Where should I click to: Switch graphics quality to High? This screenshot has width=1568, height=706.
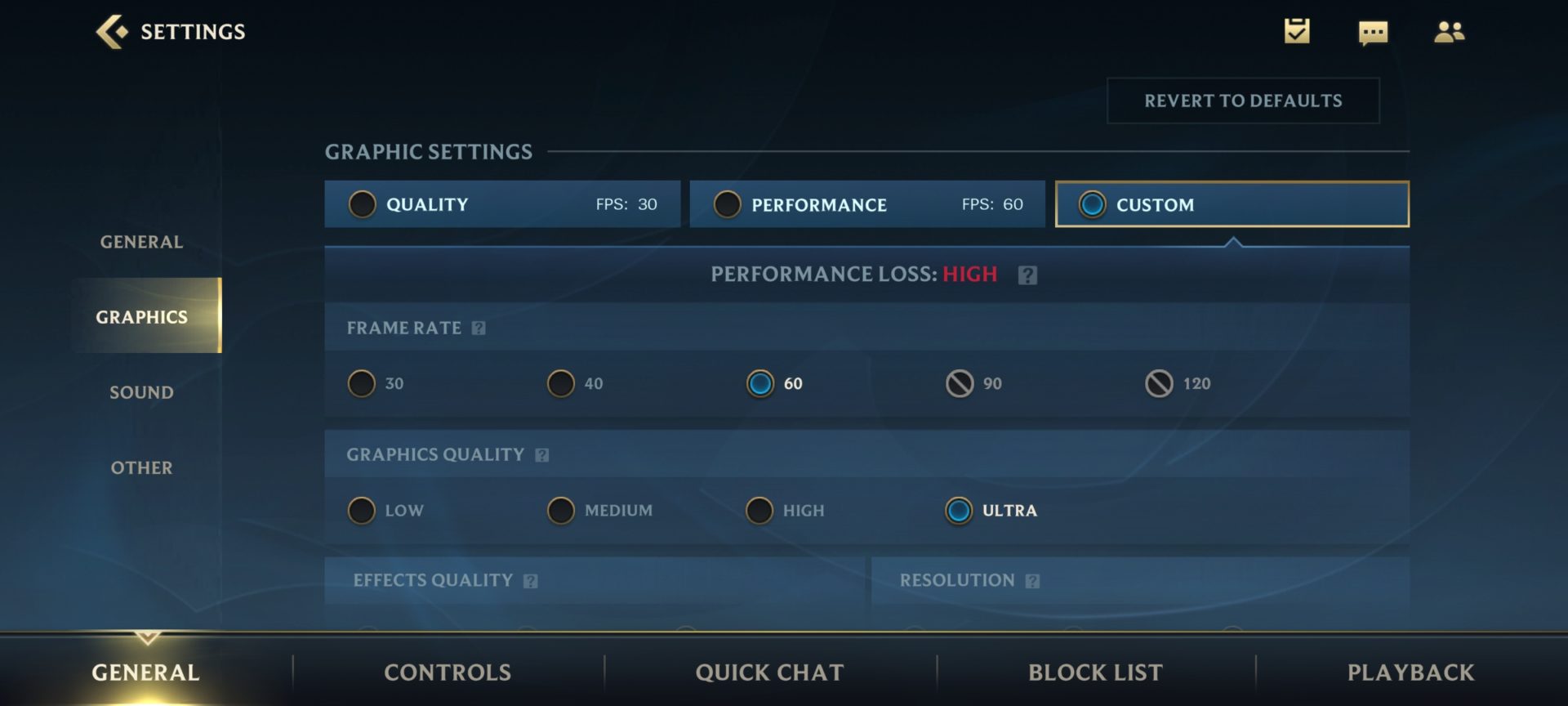[759, 511]
